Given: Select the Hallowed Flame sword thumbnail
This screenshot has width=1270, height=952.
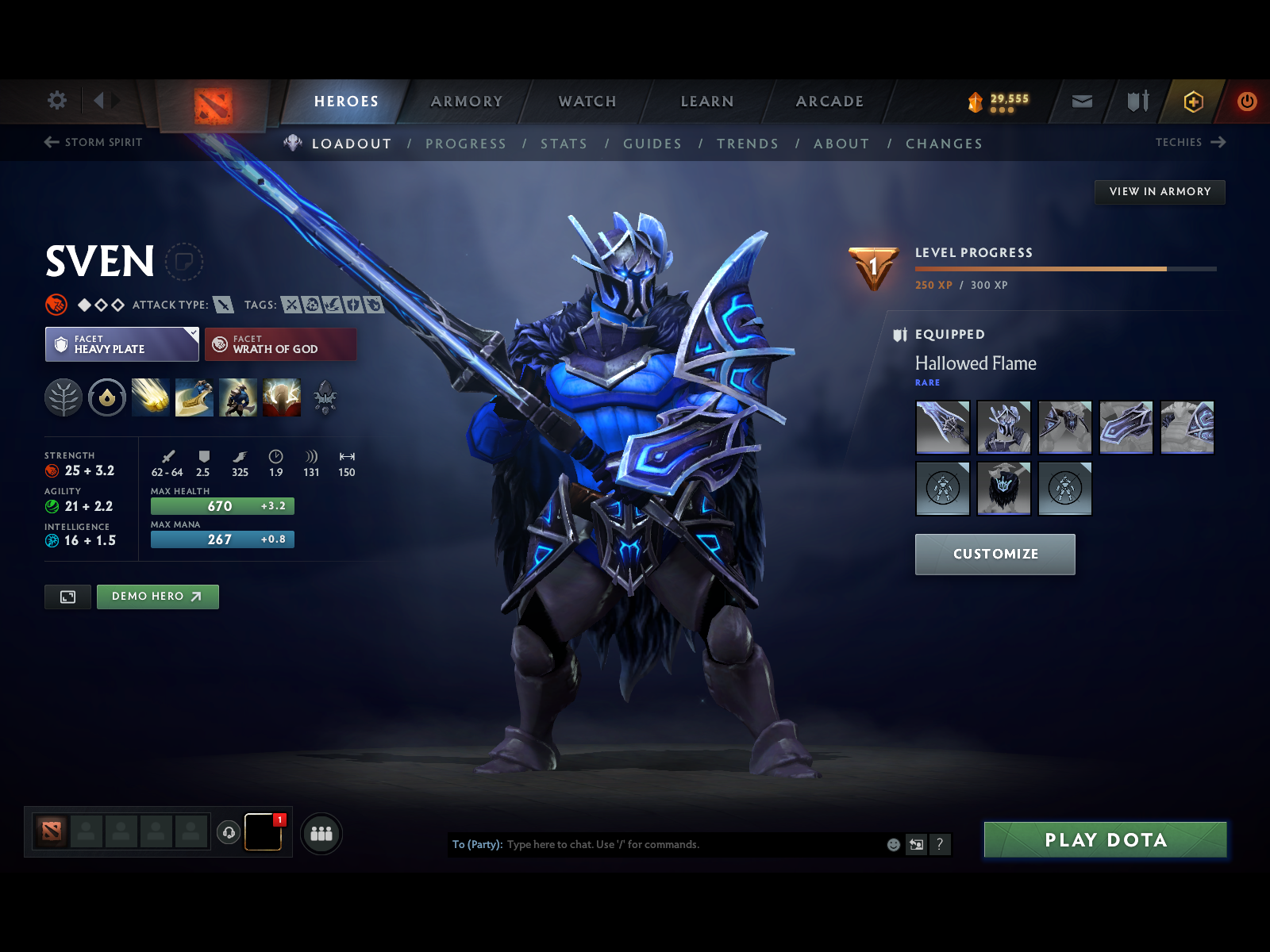Looking at the screenshot, I should [x=942, y=428].
